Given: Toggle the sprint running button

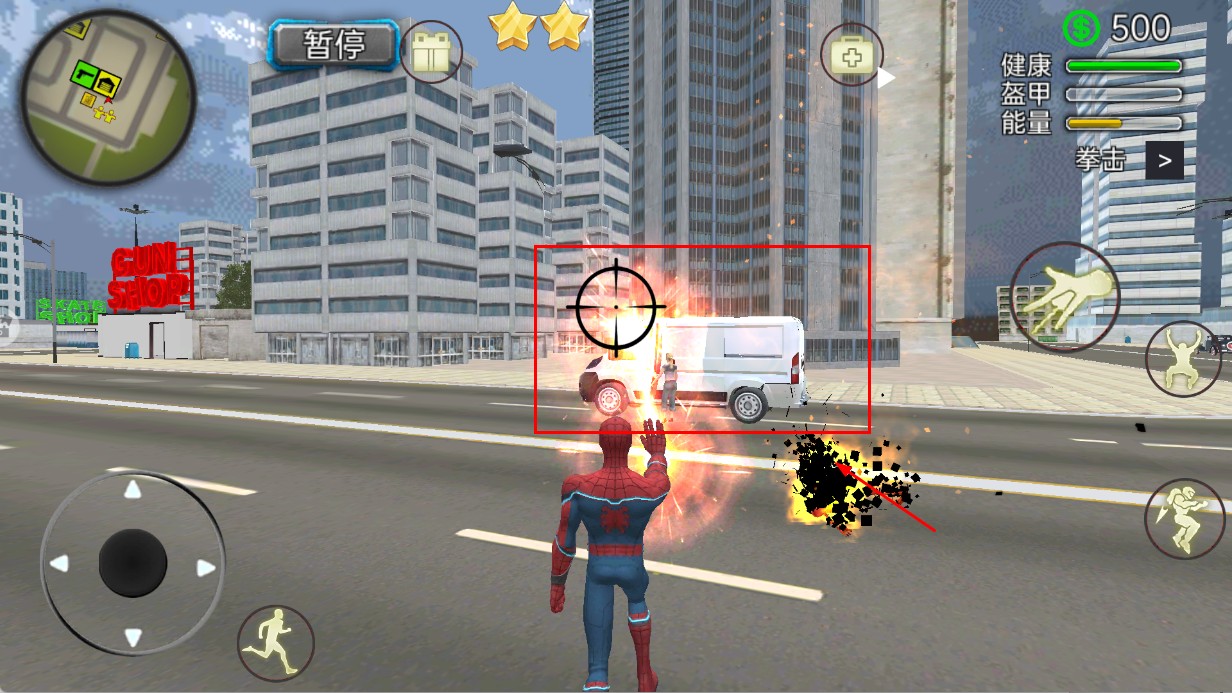Looking at the screenshot, I should pyautogui.click(x=276, y=642).
